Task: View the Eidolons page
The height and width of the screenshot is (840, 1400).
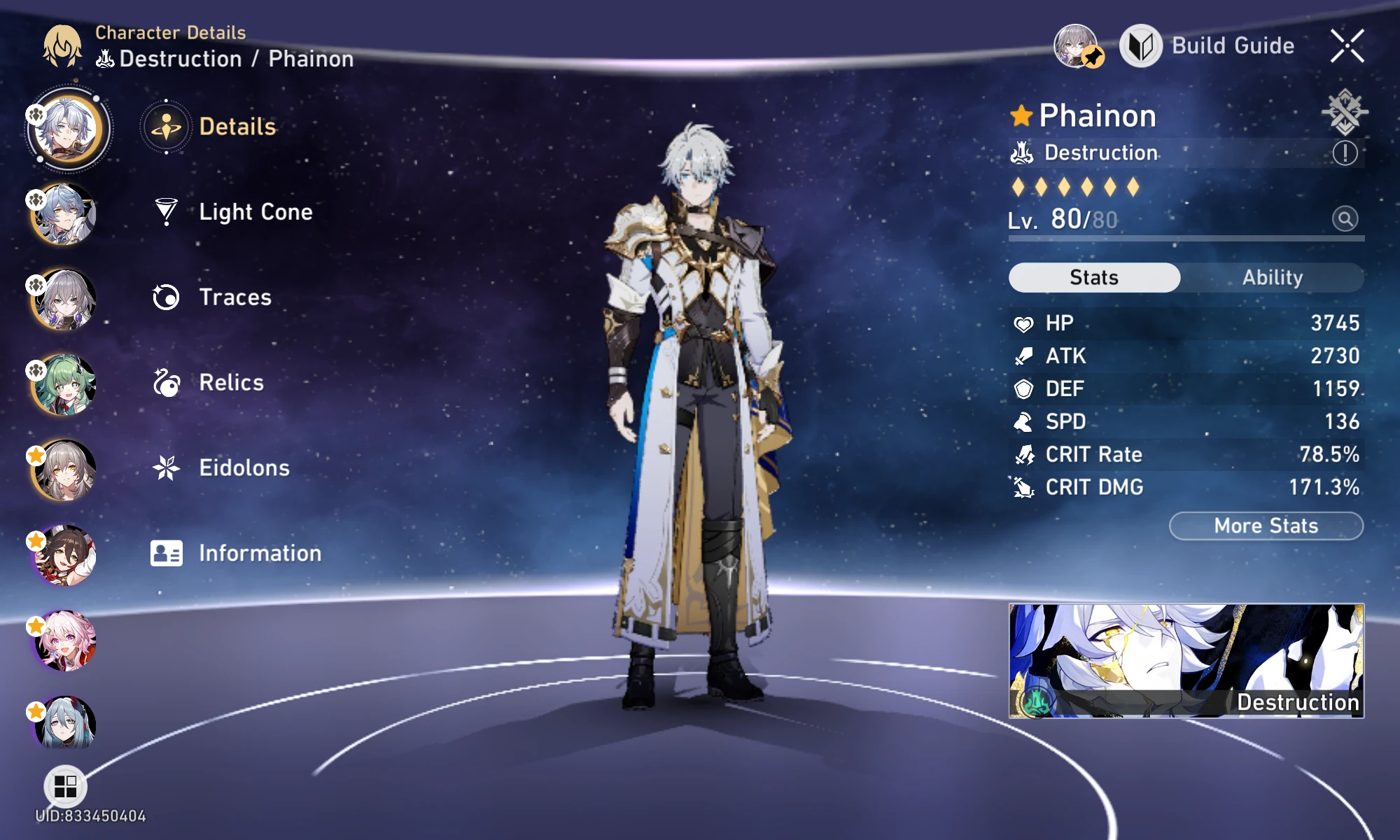Action: [221, 468]
